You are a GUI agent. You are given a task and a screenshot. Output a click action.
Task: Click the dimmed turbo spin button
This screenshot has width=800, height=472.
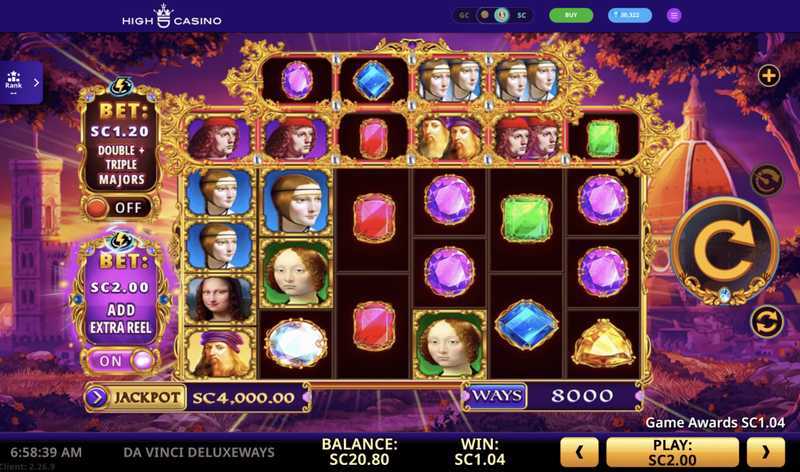[765, 179]
